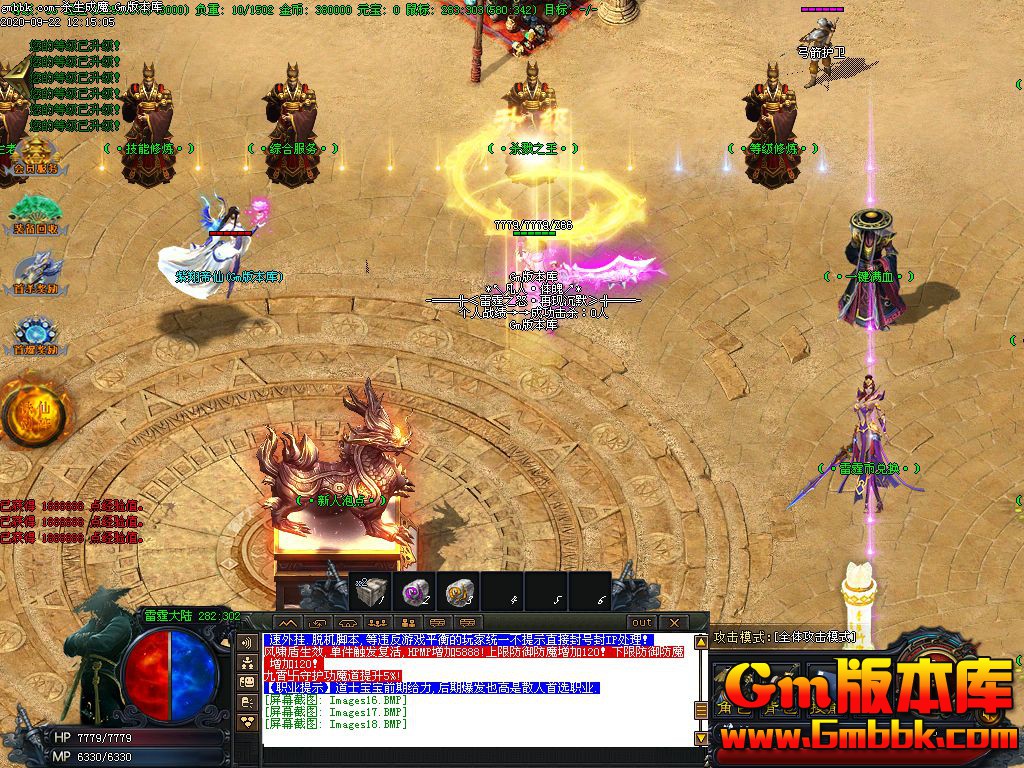This screenshot has width=1024, height=768.
Task: Use the orange rune stone in slot 3
Action: pyautogui.click(x=461, y=592)
